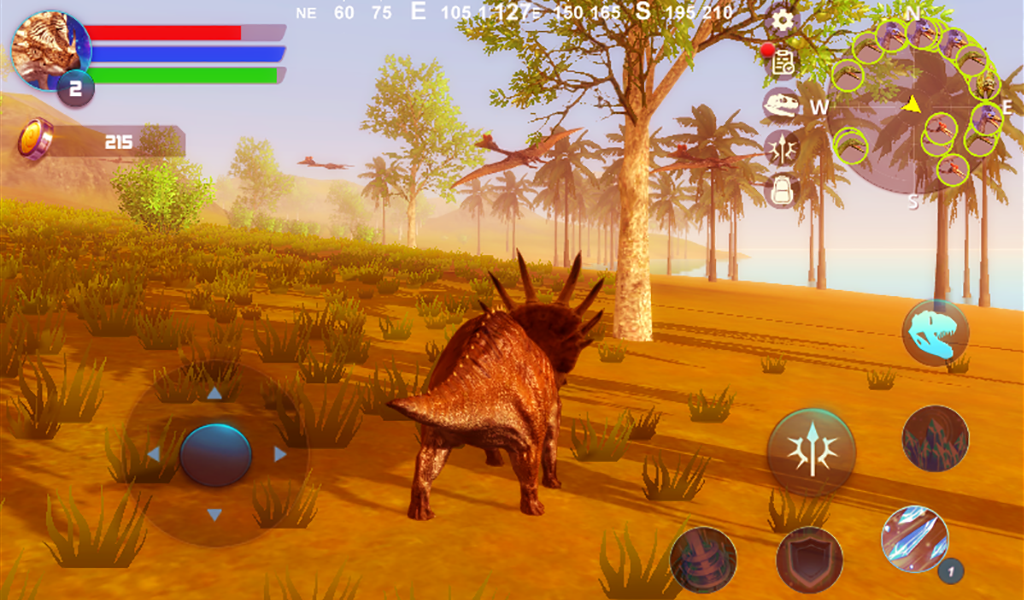Image resolution: width=1024 pixels, height=600 pixels.
Task: Tap the joystick's left arrow
Action: (153, 454)
